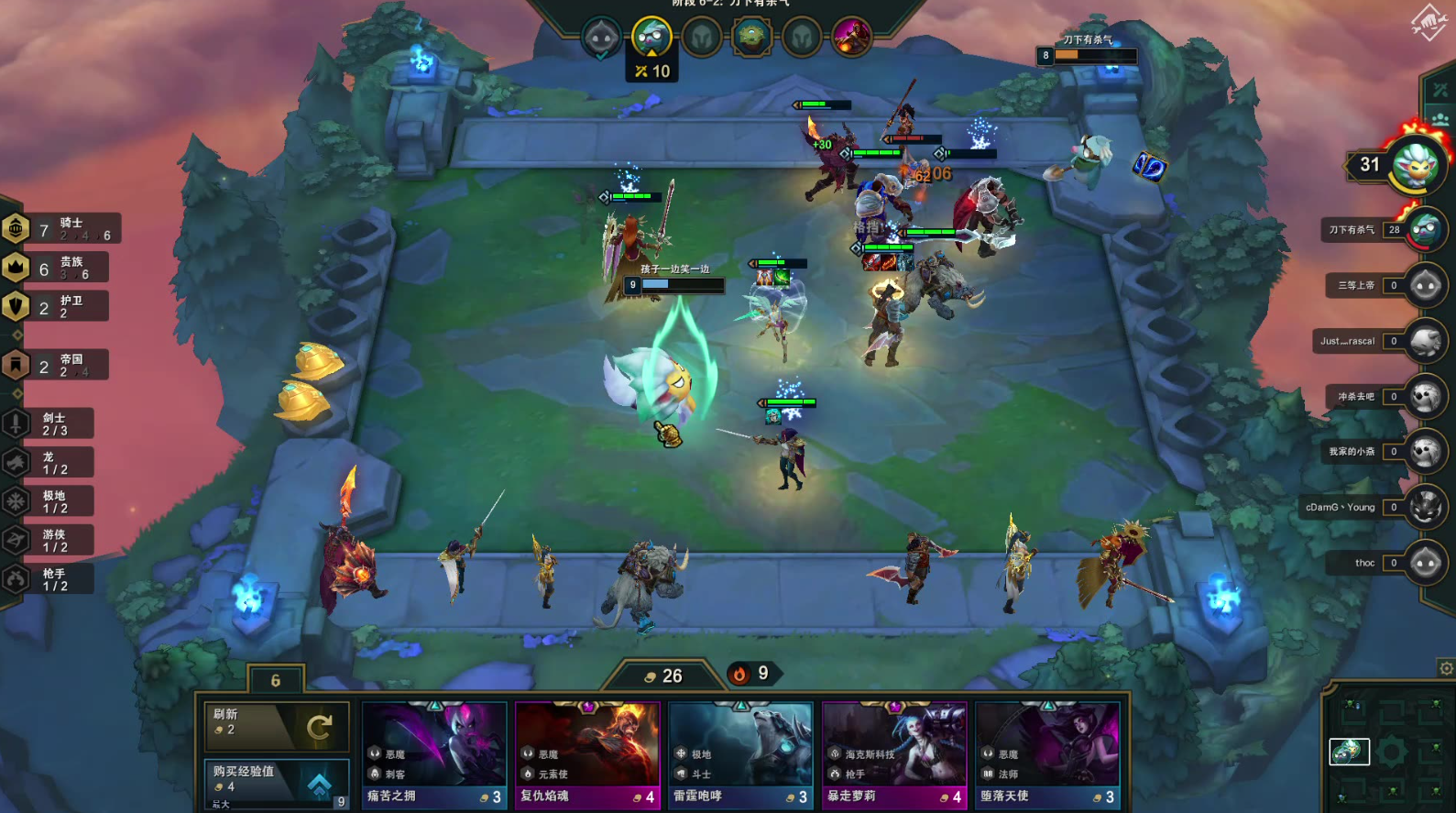Switch to Just...rascal's board

1425,341
